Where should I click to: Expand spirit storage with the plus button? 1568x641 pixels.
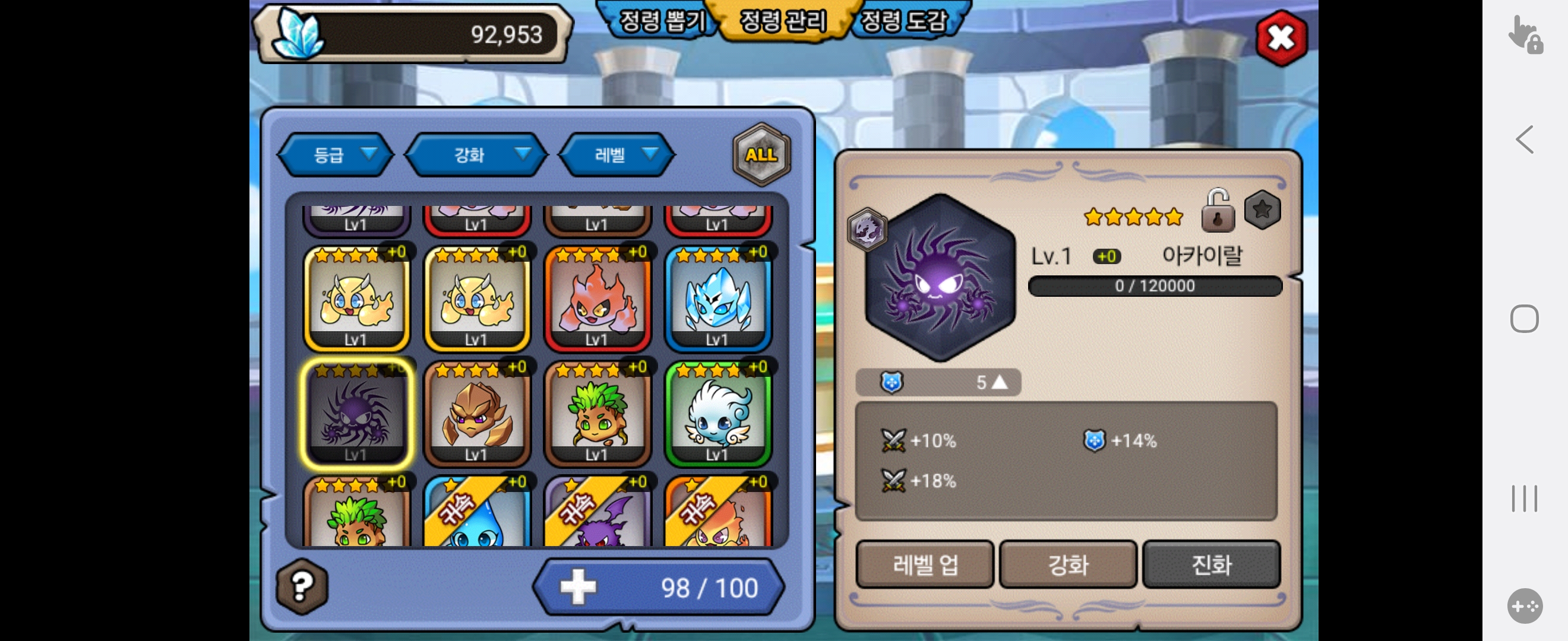pos(578,587)
